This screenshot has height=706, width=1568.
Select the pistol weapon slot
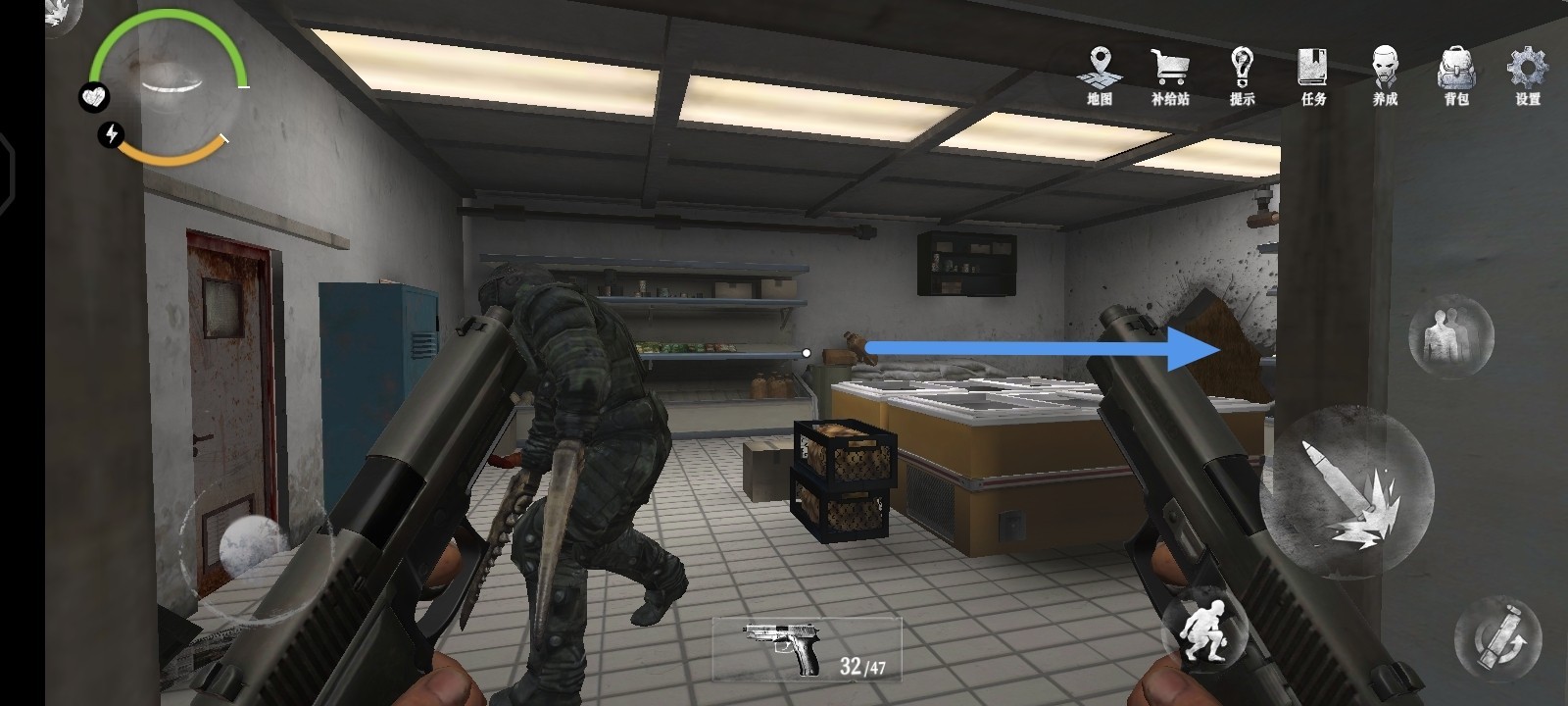tap(807, 649)
